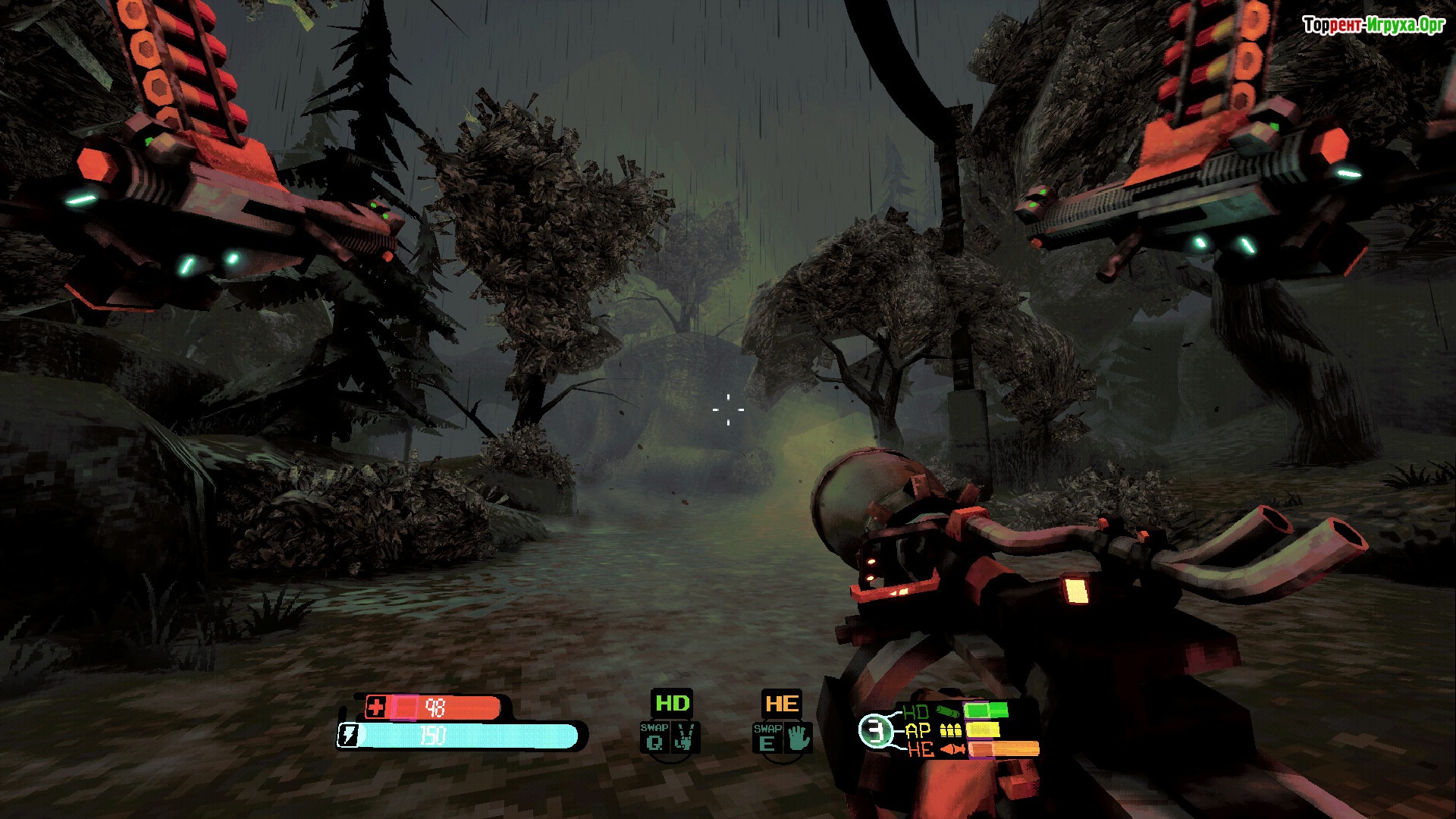Select the circled weapon slot number 3
1456x819 pixels.
click(x=876, y=731)
